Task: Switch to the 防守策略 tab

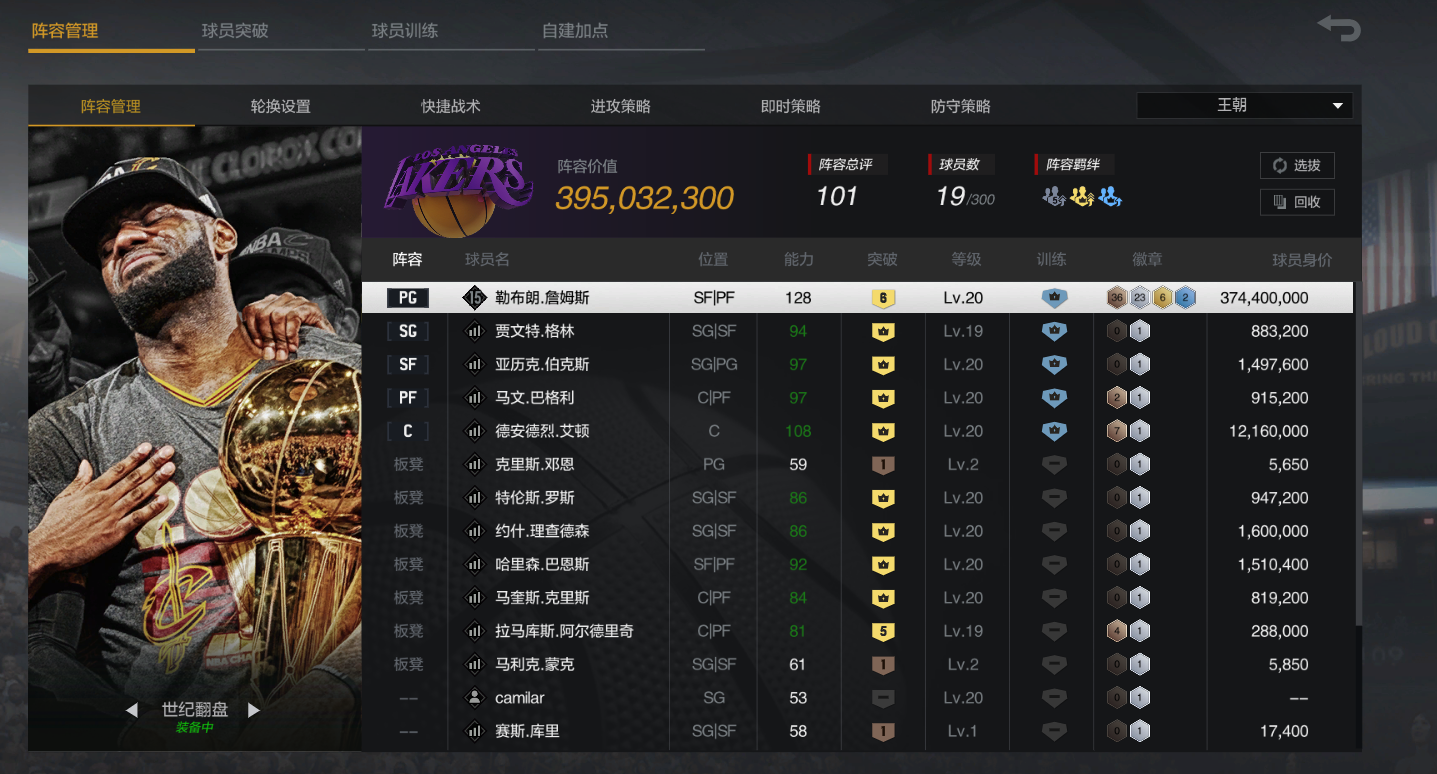Action: (958, 105)
